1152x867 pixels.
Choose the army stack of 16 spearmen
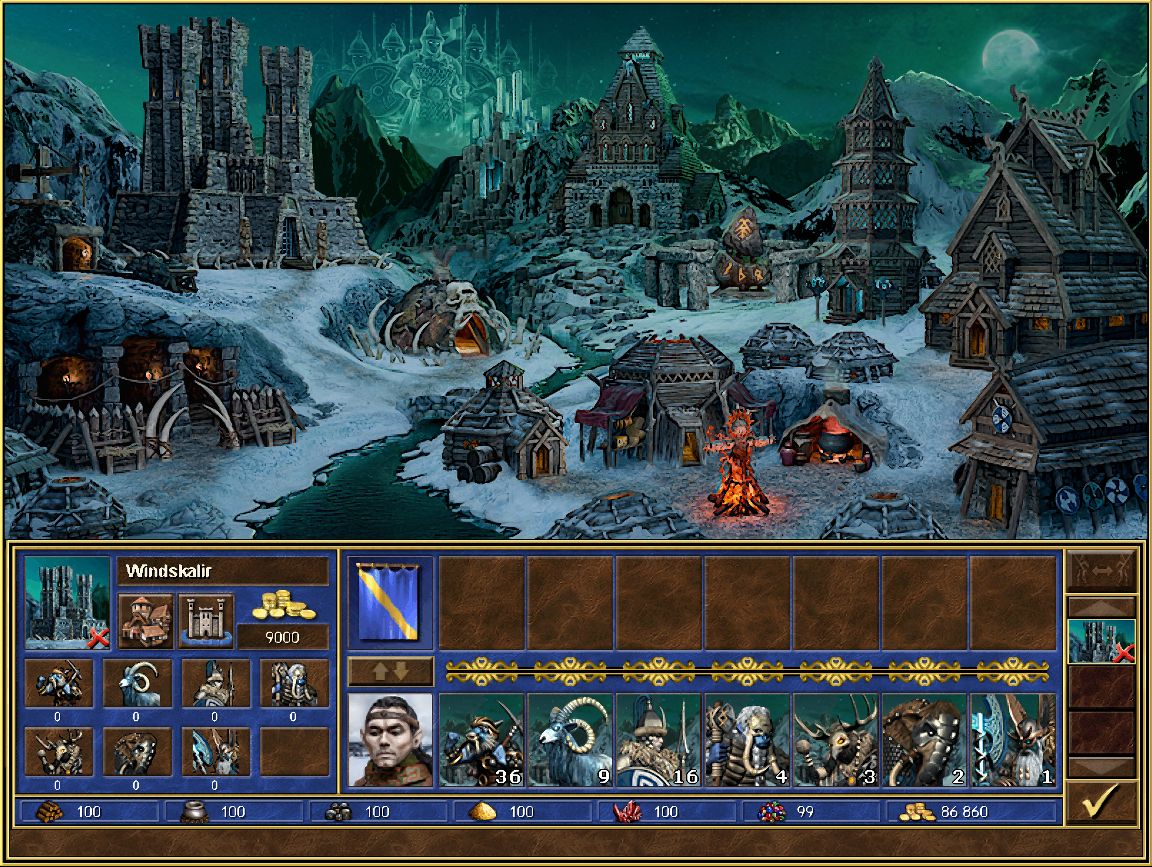click(x=659, y=740)
